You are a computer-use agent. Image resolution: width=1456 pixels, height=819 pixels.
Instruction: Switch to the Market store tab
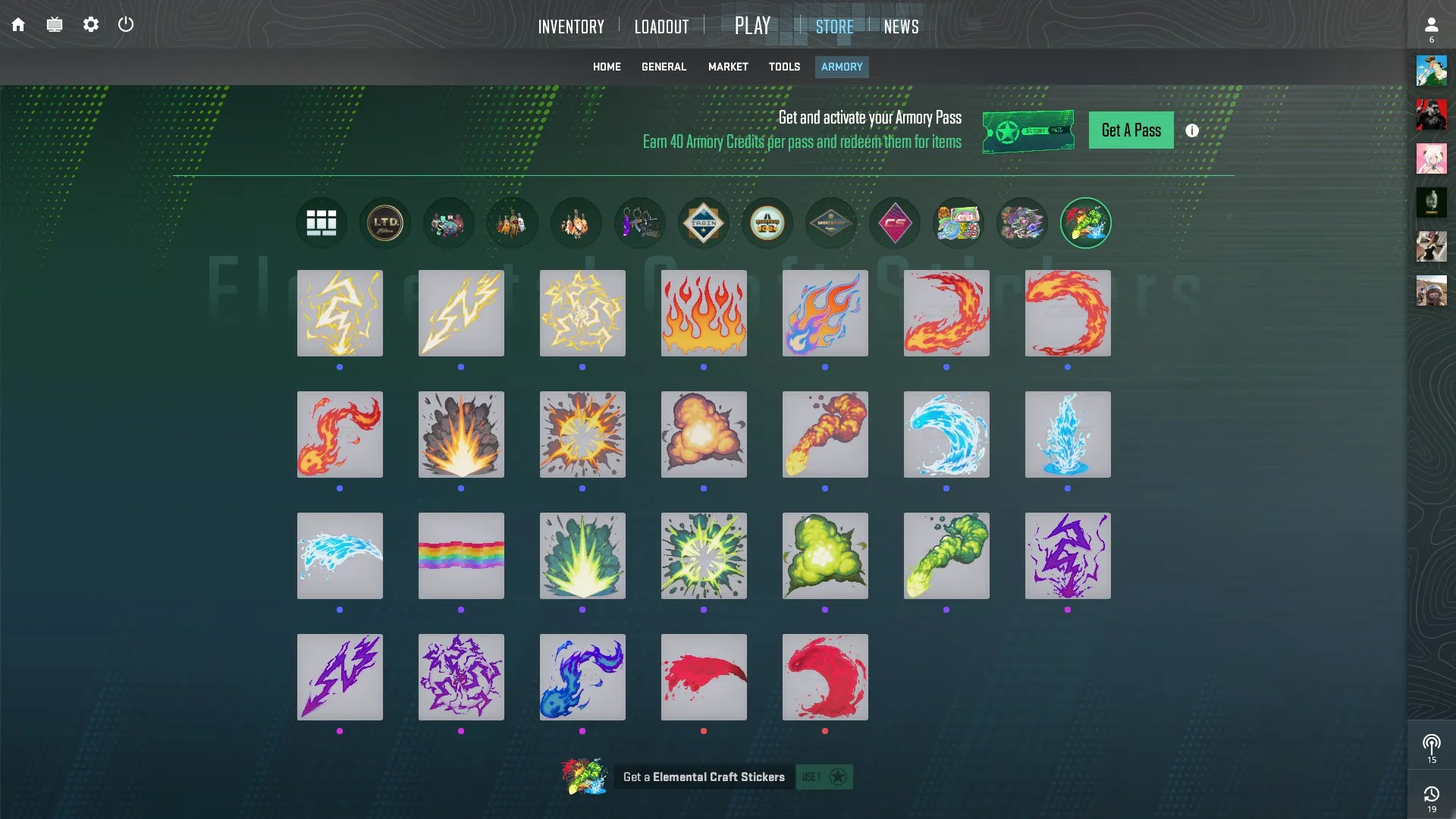pyautogui.click(x=728, y=67)
